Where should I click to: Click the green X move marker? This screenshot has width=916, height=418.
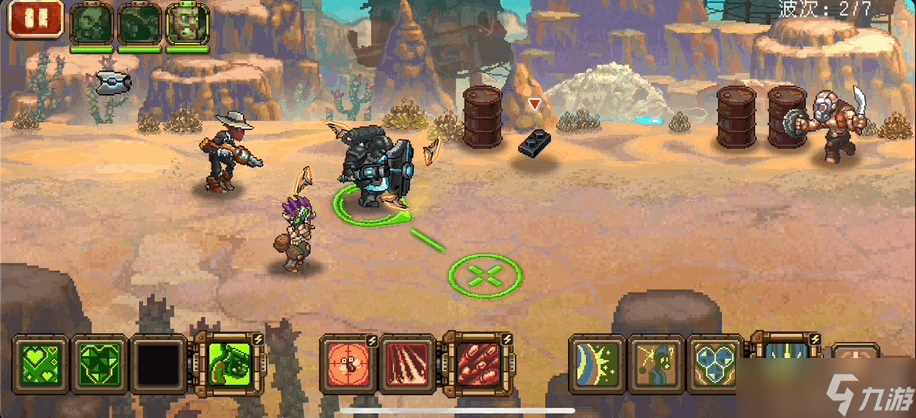[x=485, y=275]
